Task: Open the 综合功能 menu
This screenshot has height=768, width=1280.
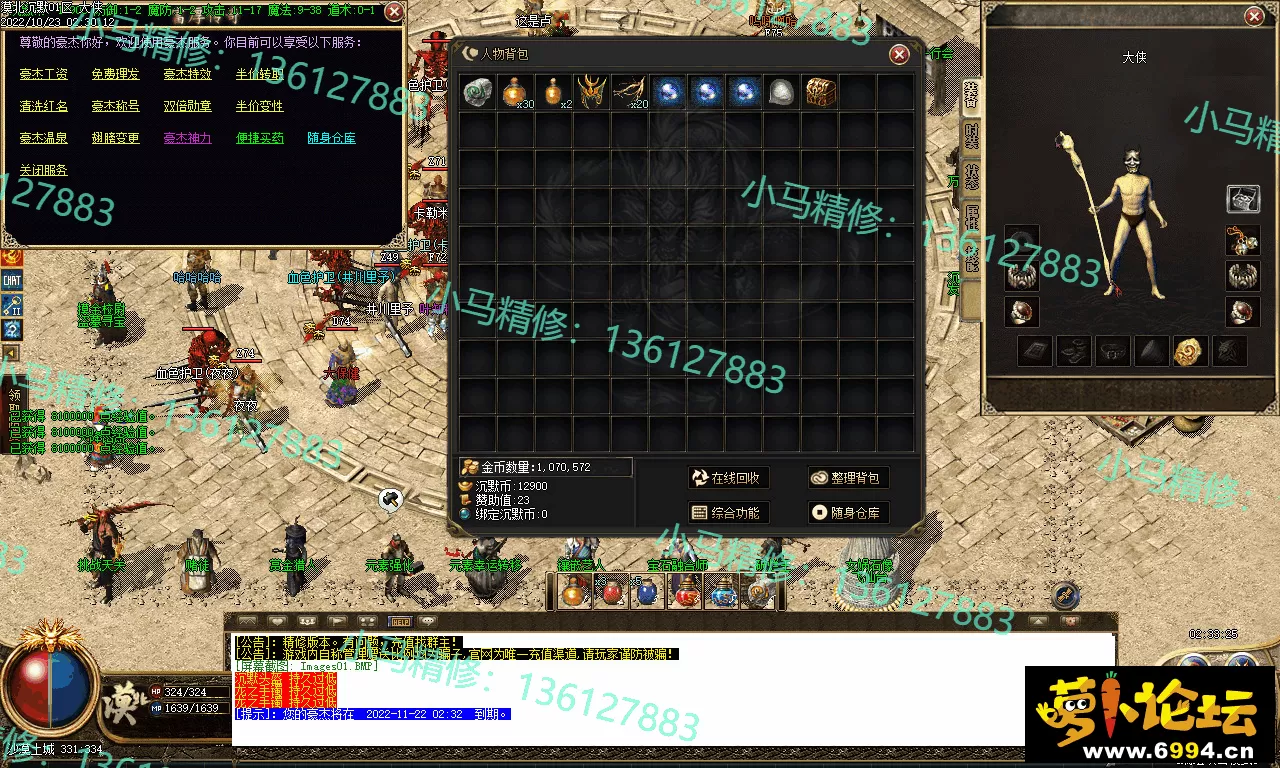Action: point(728,513)
